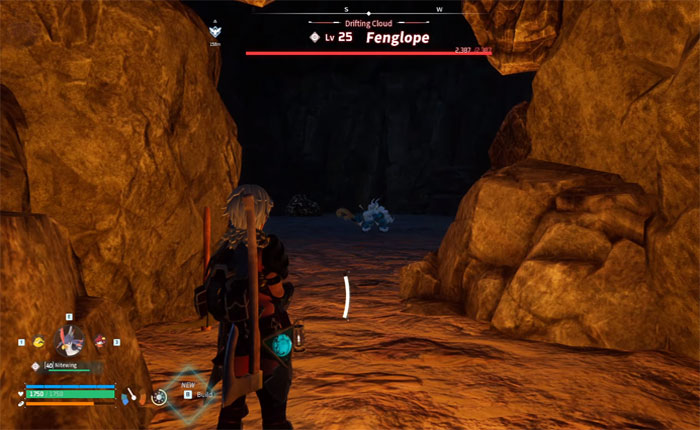Select the Nitewing pal portrait
The height and width of the screenshot is (430, 700).
(x=68, y=341)
